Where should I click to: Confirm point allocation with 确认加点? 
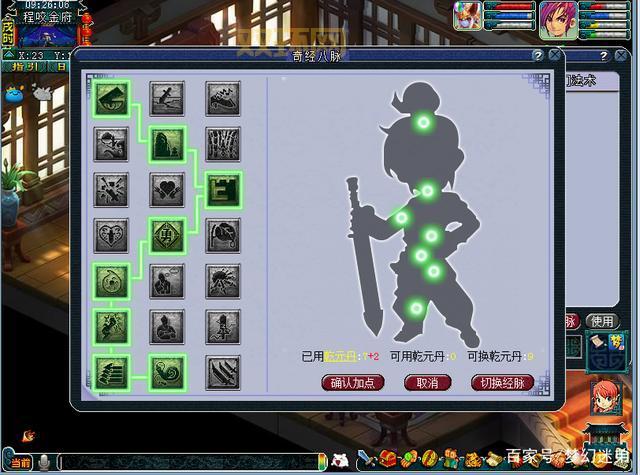click(353, 383)
